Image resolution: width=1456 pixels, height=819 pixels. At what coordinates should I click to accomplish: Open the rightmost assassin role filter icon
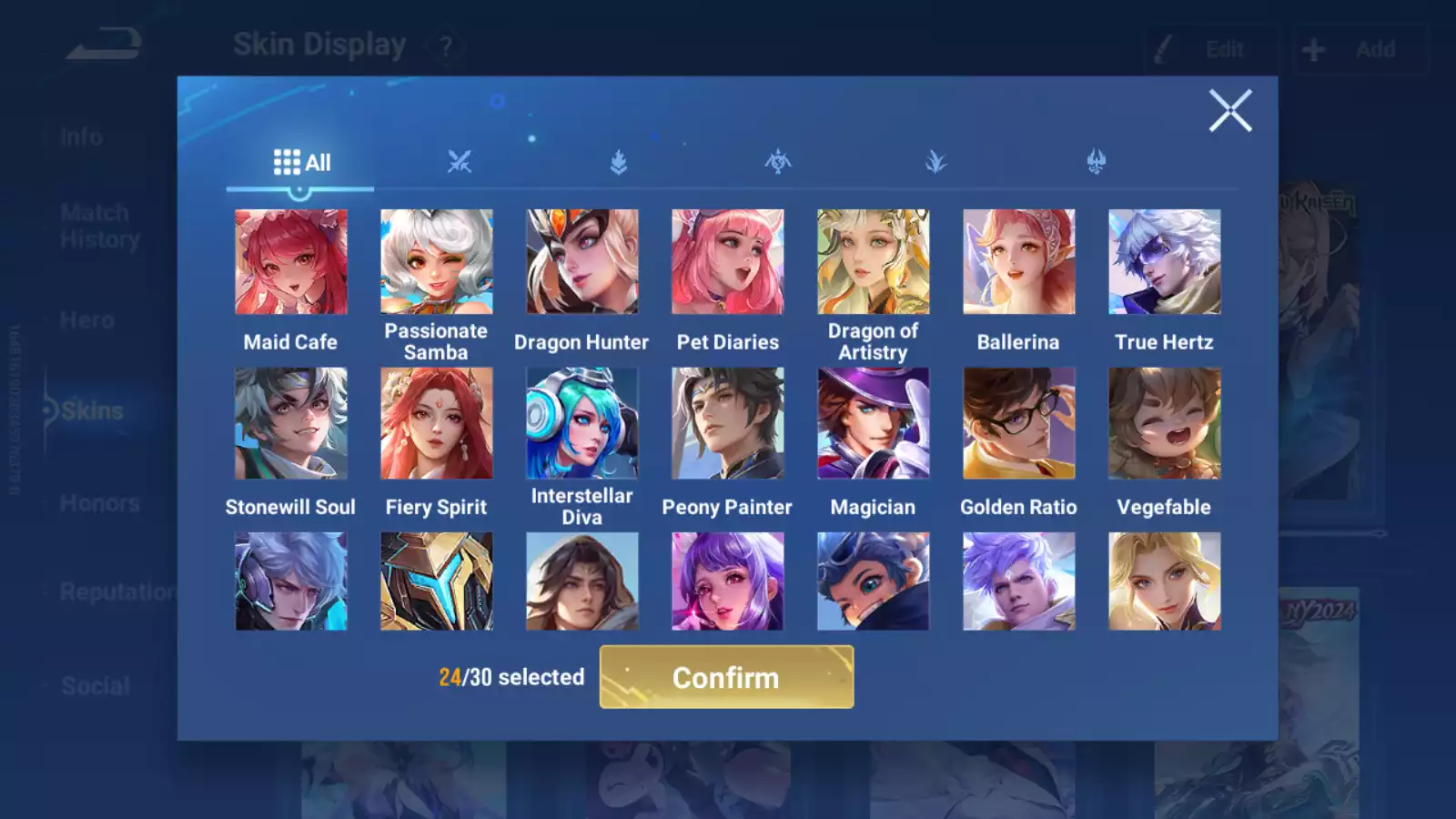pos(1096,162)
